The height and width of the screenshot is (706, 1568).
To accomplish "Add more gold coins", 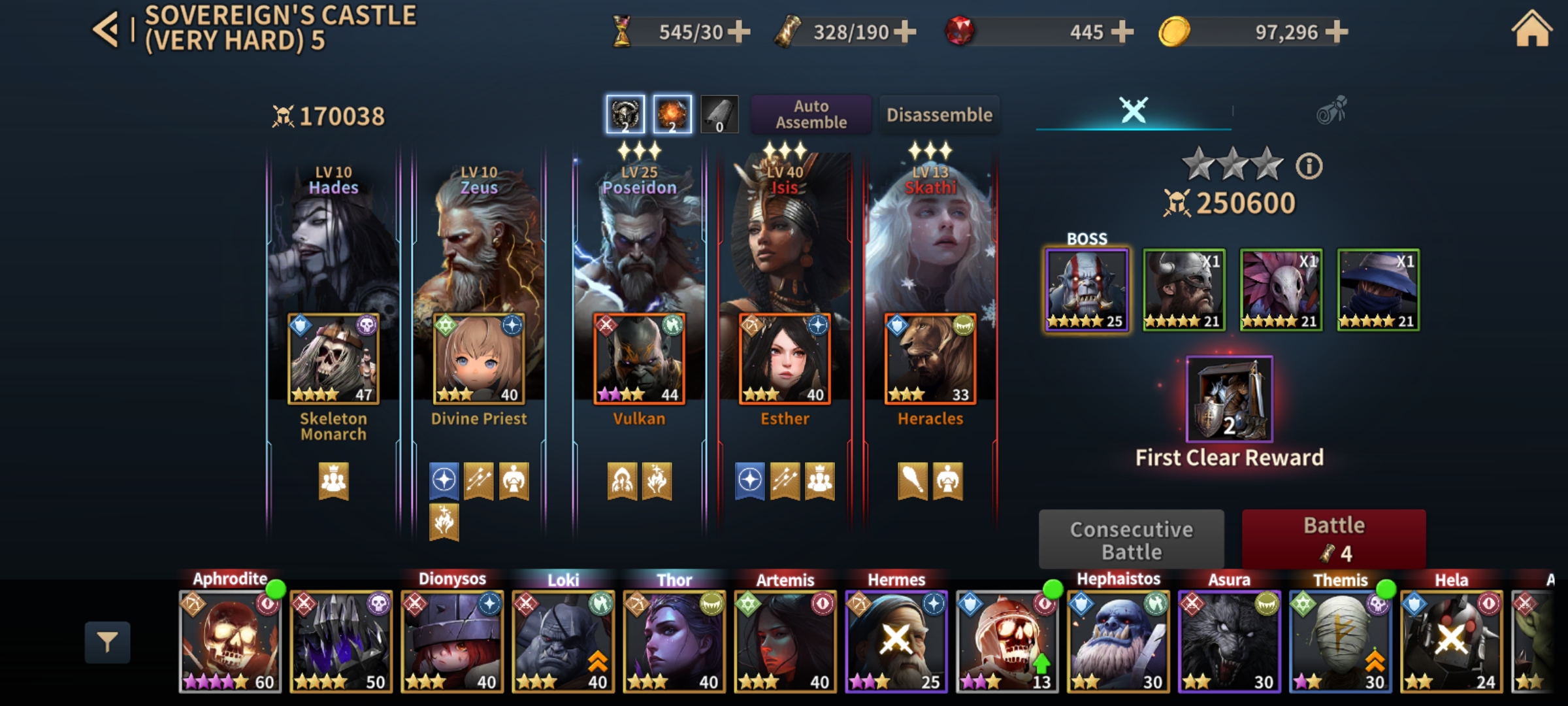I will tap(1336, 31).
